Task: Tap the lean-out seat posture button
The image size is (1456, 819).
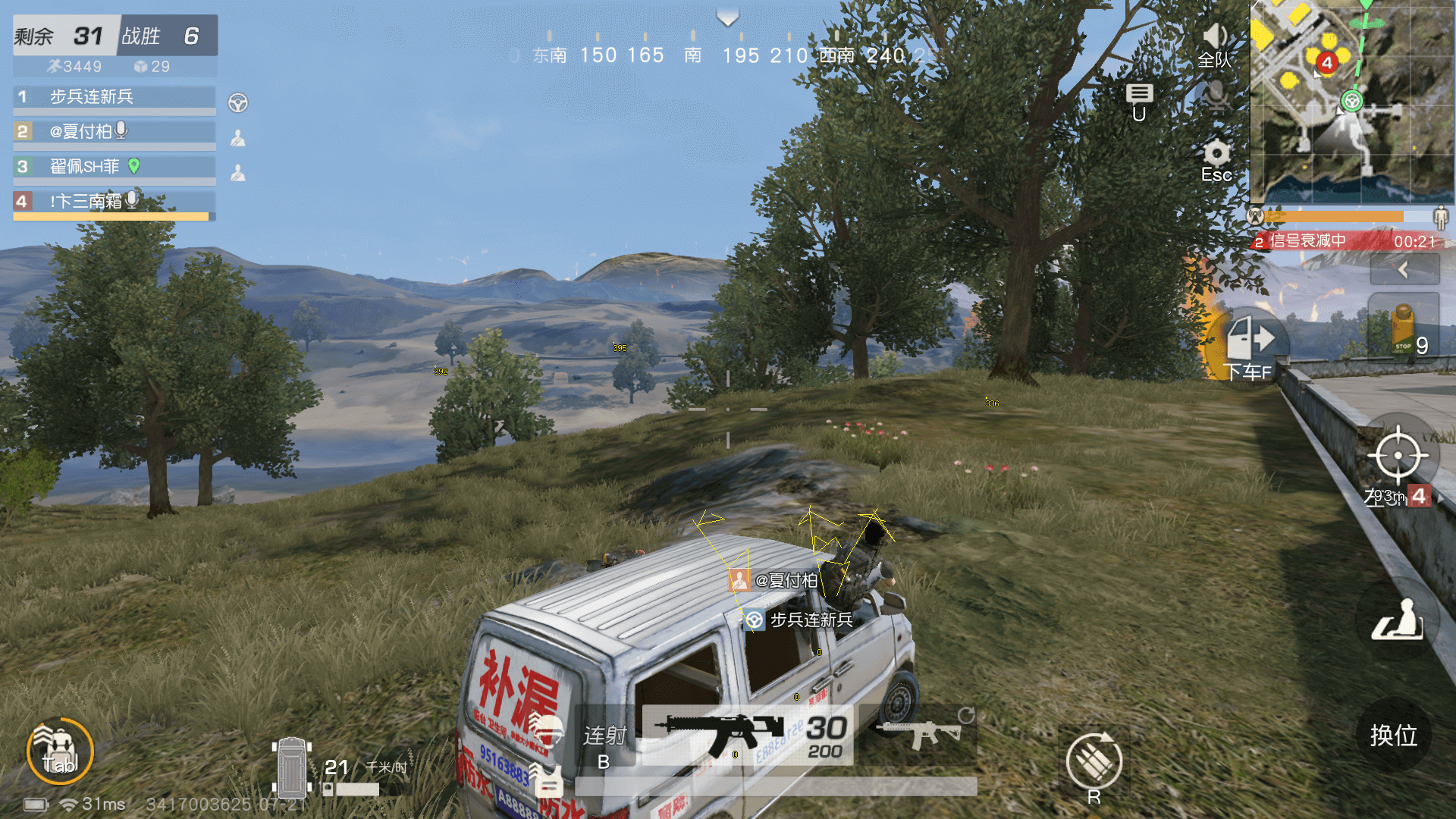Action: (1397, 620)
